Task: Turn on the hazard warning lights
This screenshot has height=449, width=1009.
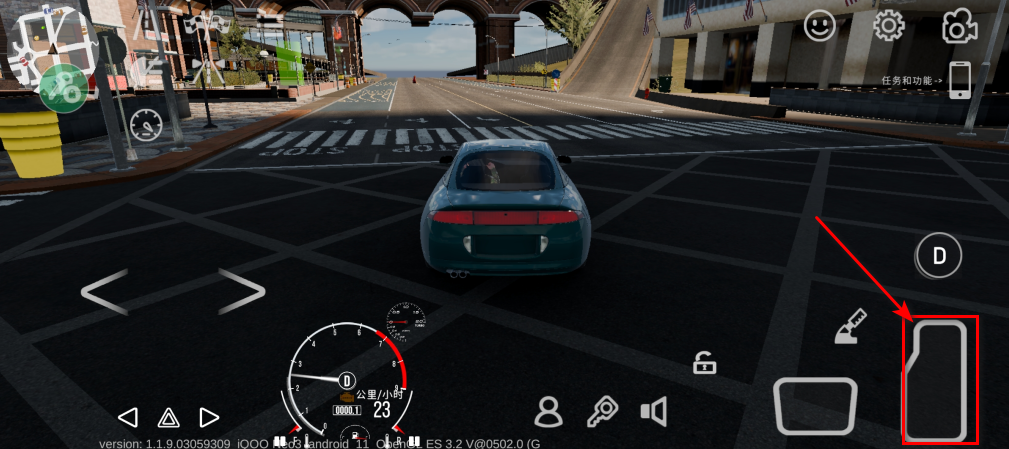Action: [x=168, y=417]
